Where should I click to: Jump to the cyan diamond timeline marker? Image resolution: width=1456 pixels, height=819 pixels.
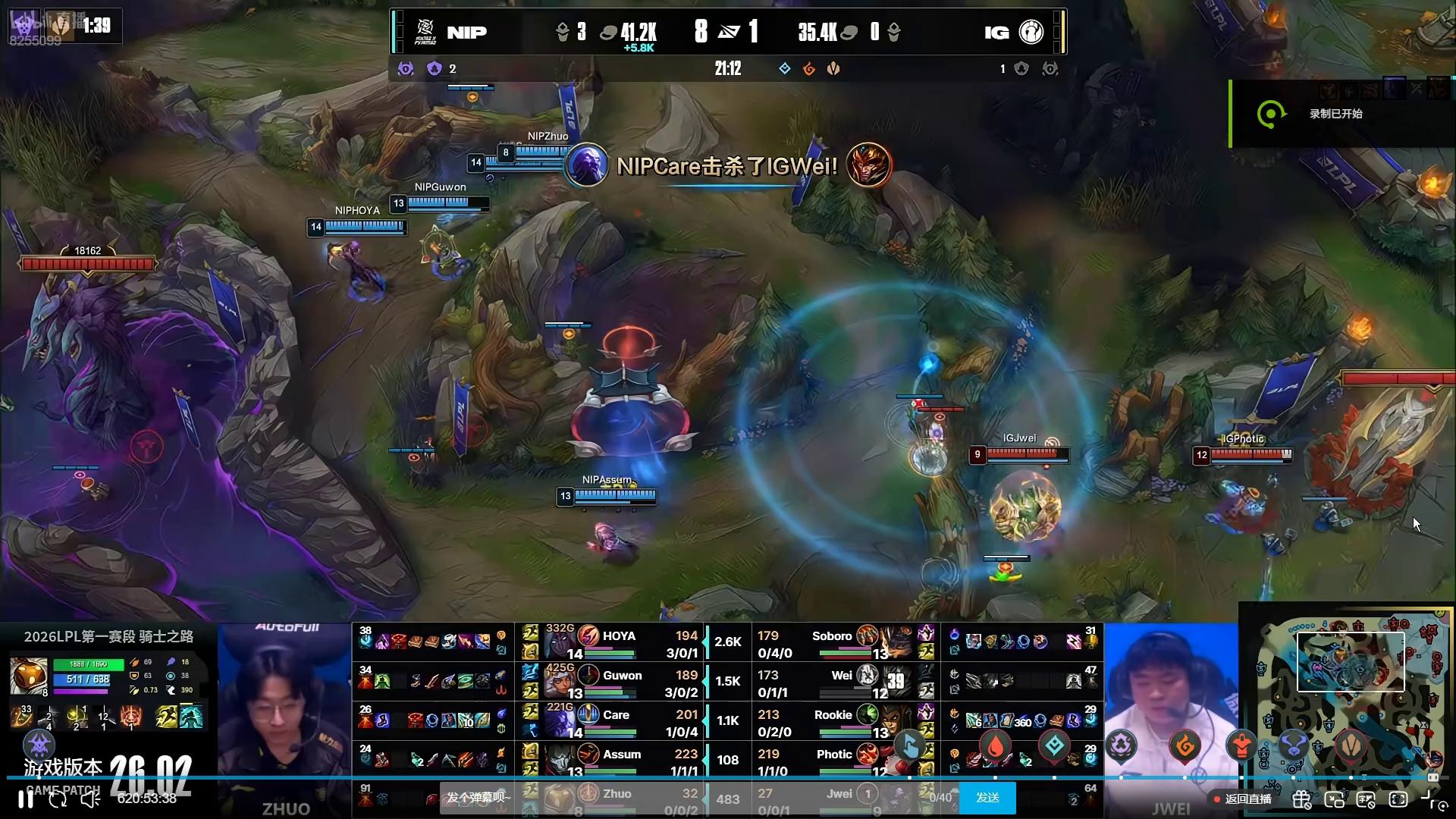tap(1054, 747)
